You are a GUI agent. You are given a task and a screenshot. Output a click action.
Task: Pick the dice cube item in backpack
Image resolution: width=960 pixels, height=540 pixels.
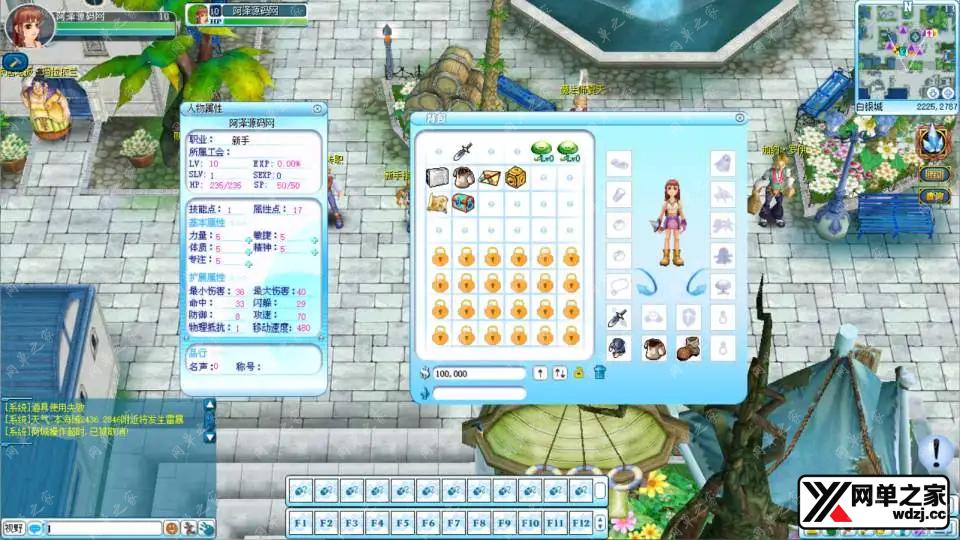(x=515, y=177)
